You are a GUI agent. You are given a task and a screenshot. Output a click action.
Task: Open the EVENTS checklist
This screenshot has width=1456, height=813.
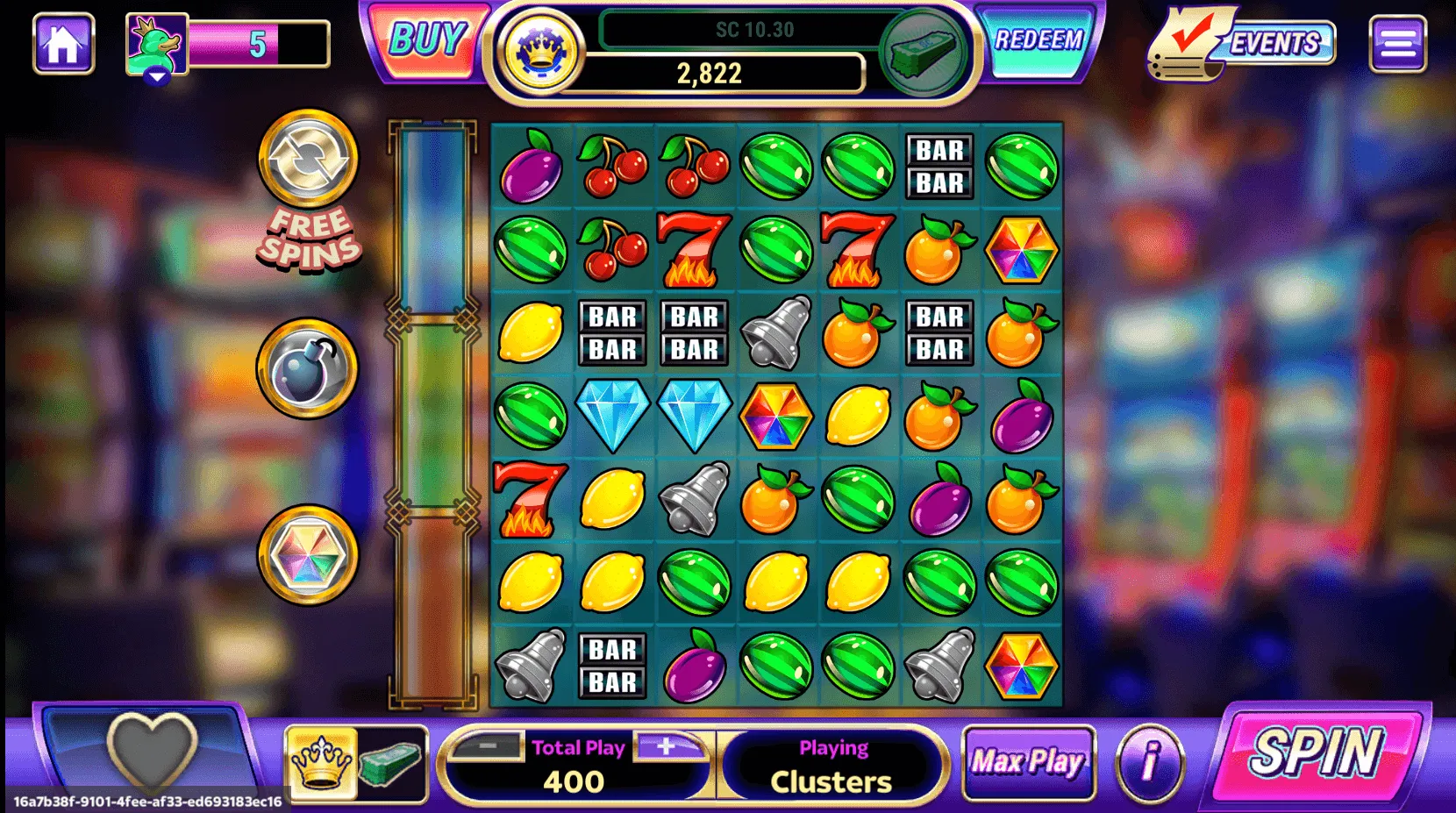pos(1245,44)
